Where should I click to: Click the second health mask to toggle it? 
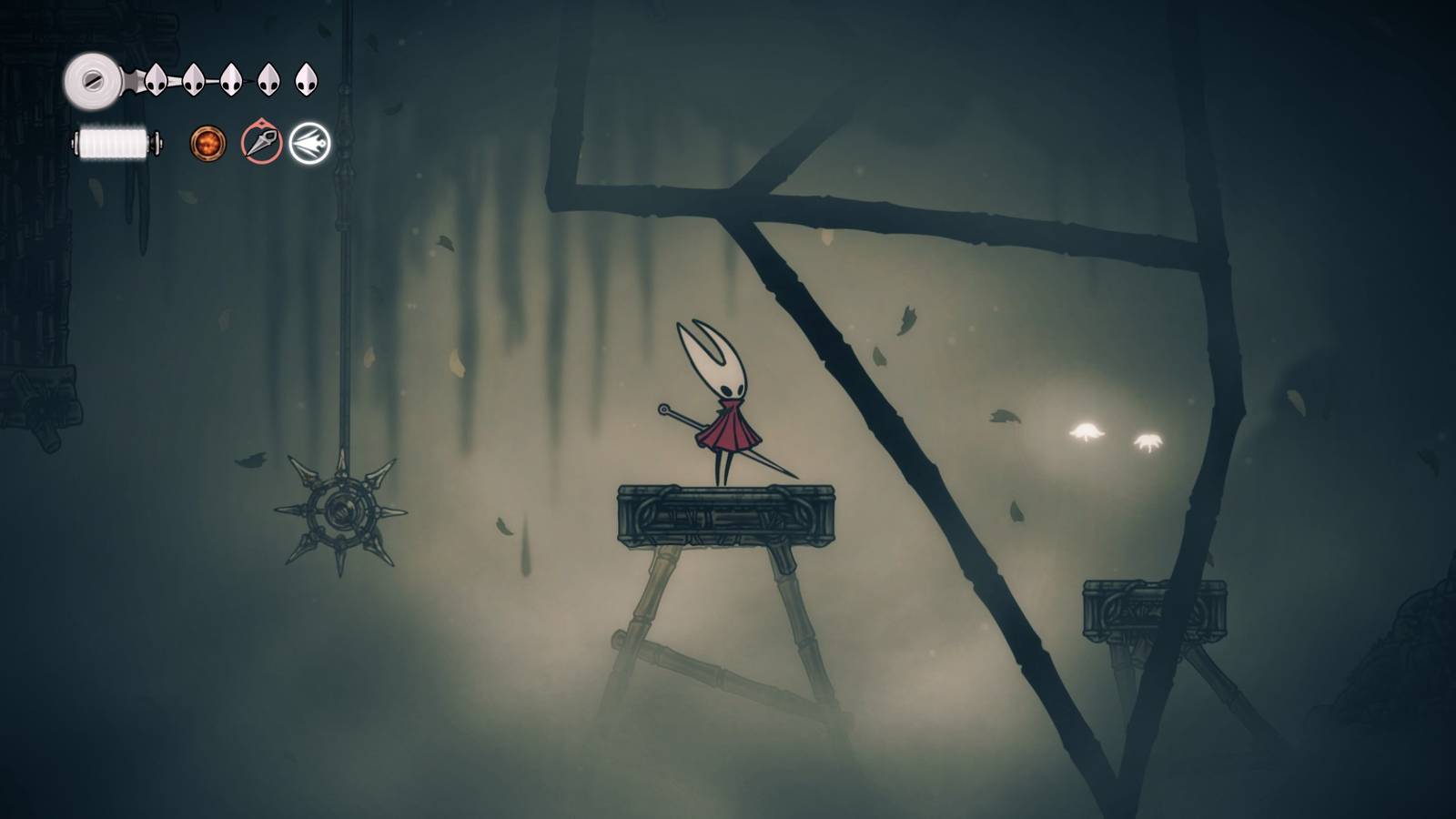click(x=192, y=79)
